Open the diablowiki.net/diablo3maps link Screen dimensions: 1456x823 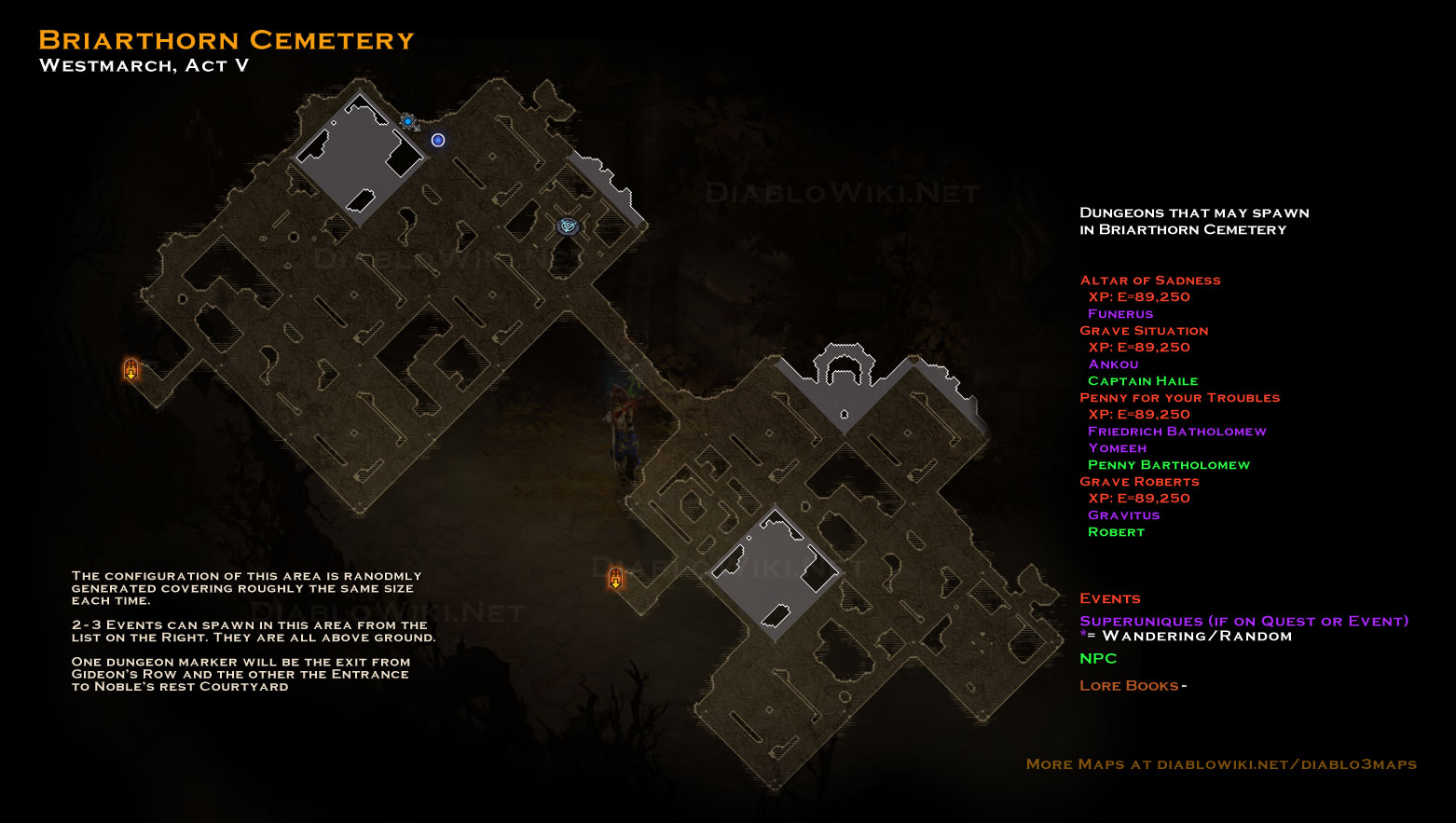click(1286, 763)
